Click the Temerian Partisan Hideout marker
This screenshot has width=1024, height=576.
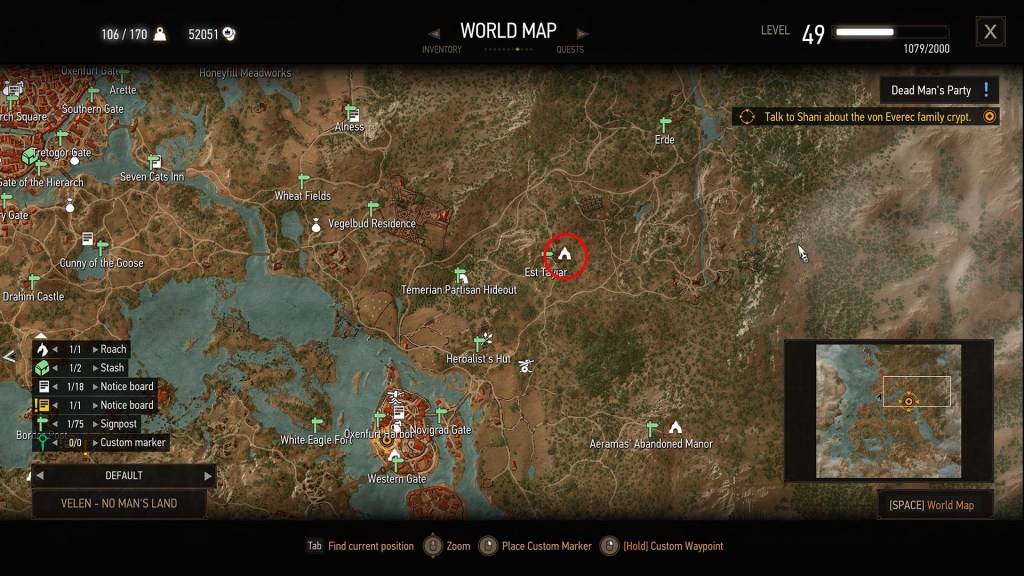[x=461, y=275]
